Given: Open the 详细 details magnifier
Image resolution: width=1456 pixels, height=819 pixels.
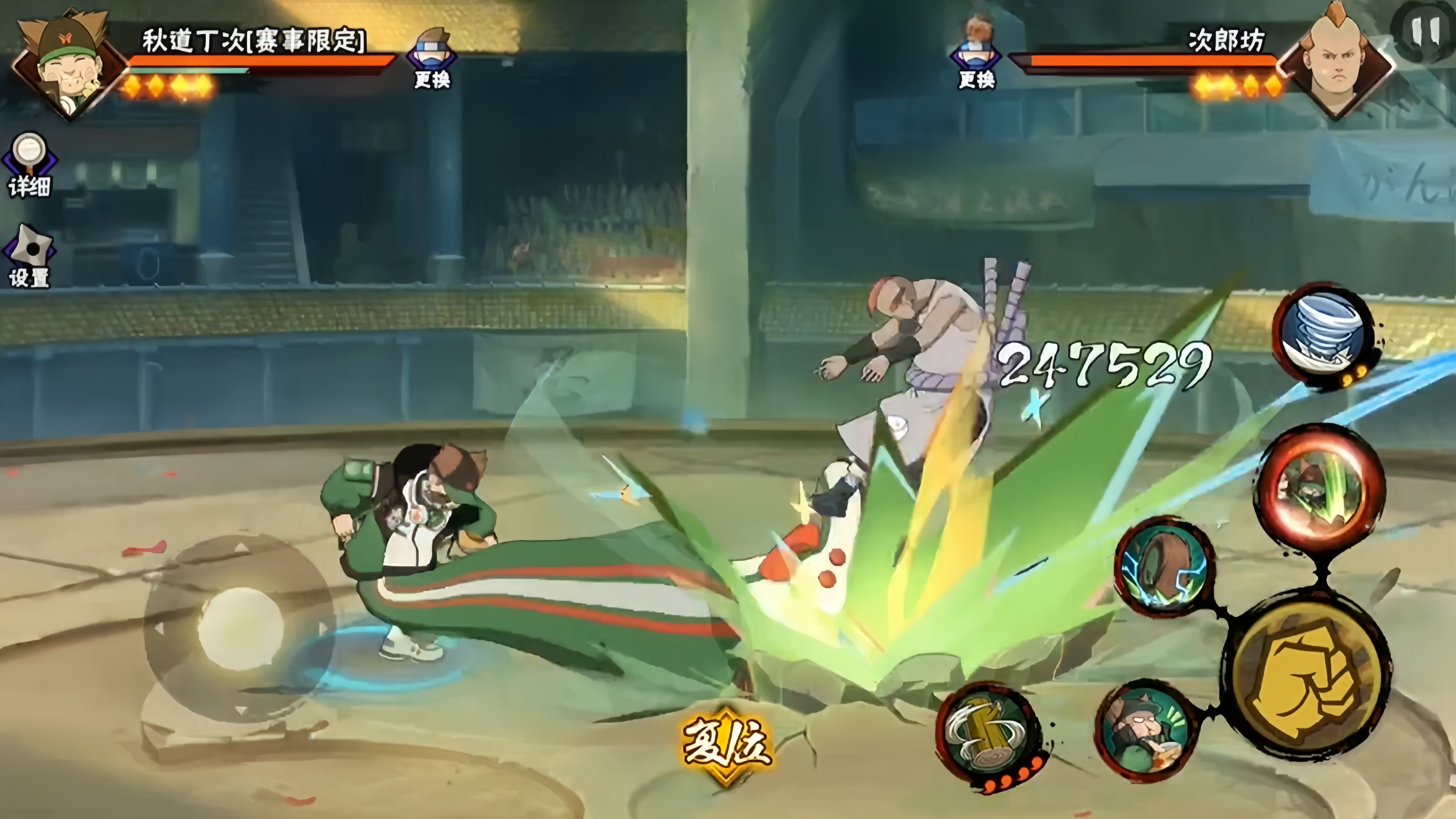Looking at the screenshot, I should [x=29, y=164].
